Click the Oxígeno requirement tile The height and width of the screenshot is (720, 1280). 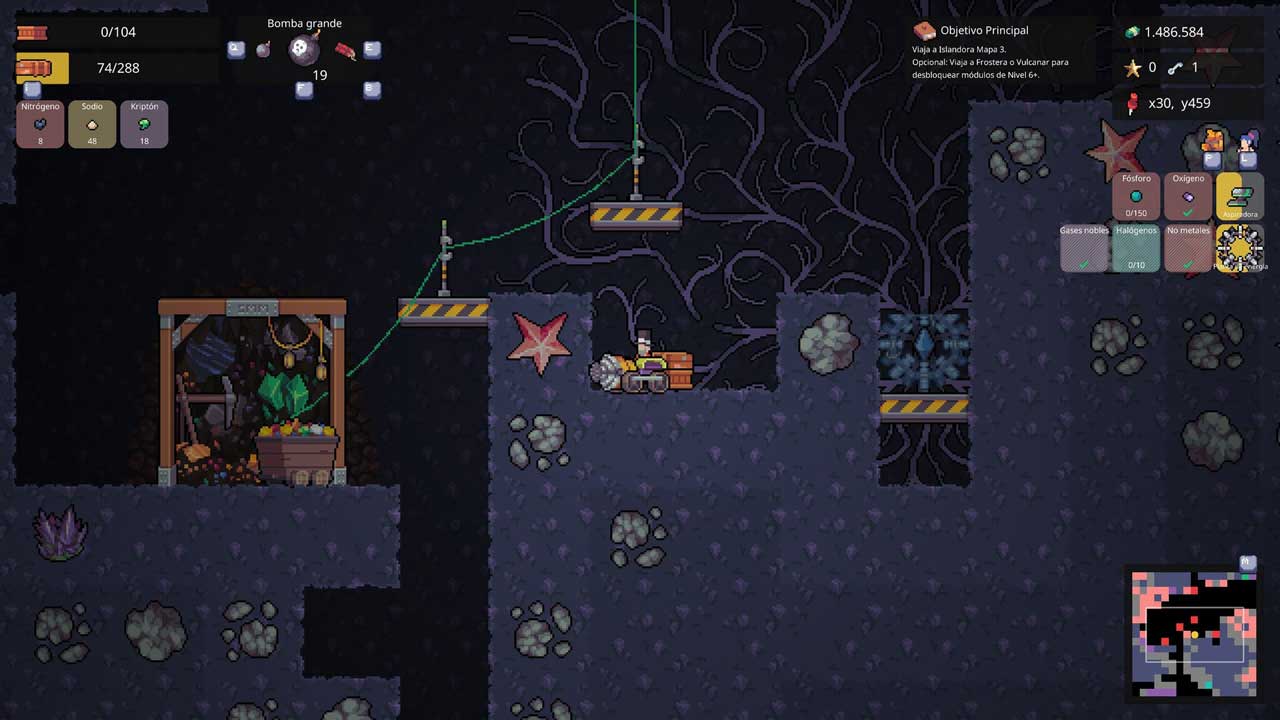click(x=1188, y=196)
